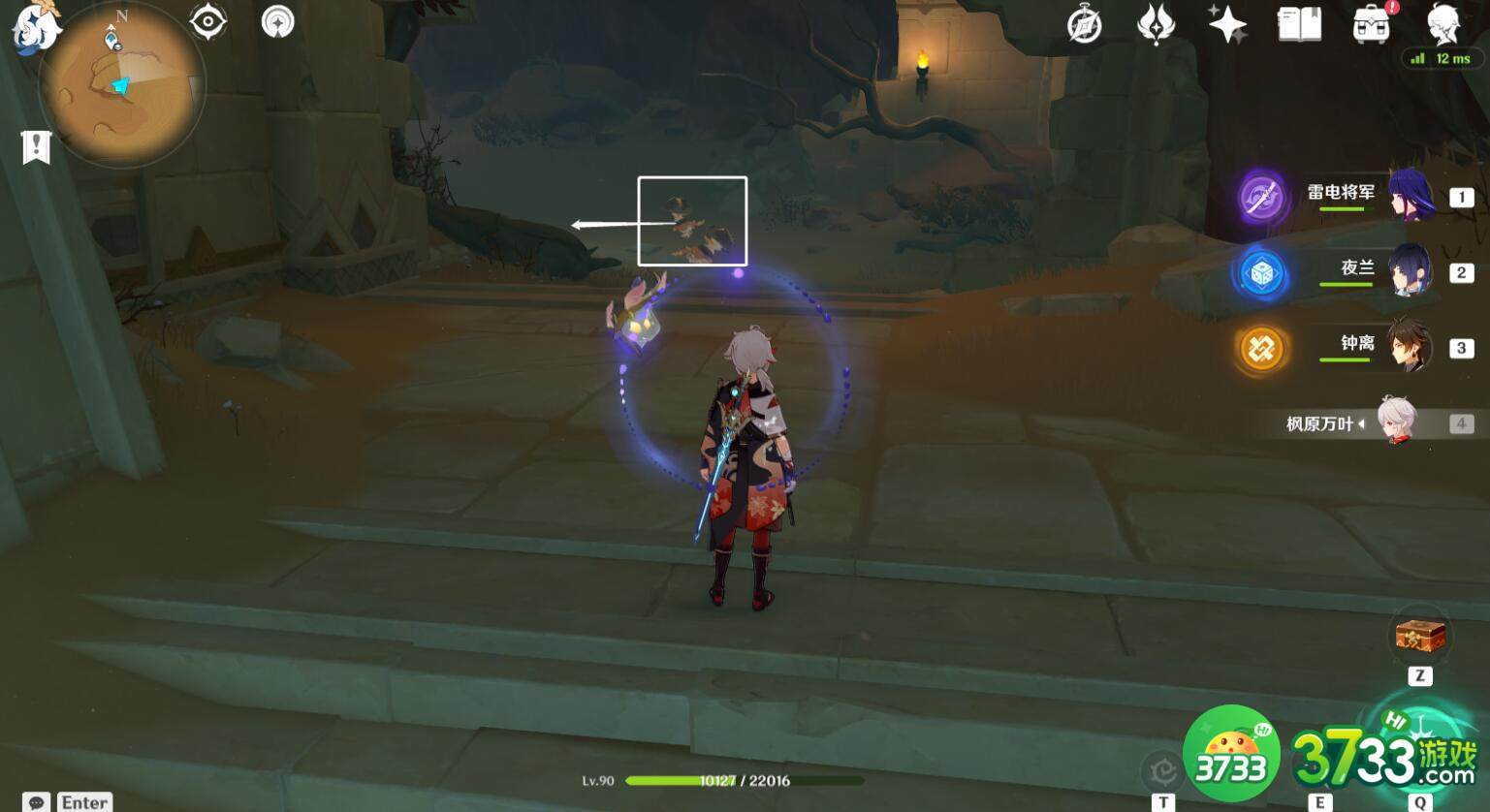Open the chat box

pyautogui.click(x=37, y=802)
